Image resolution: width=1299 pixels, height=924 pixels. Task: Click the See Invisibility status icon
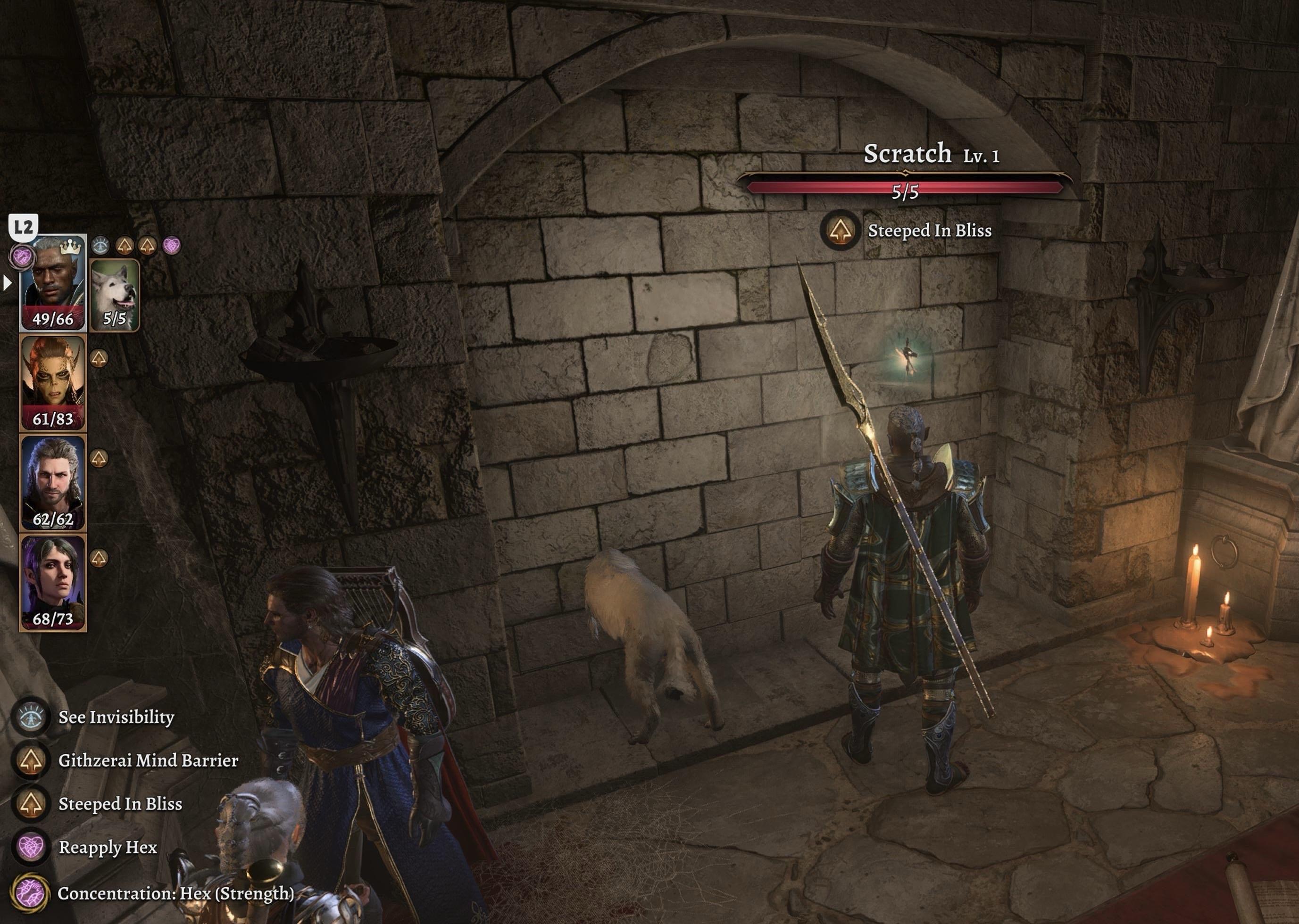[31, 718]
